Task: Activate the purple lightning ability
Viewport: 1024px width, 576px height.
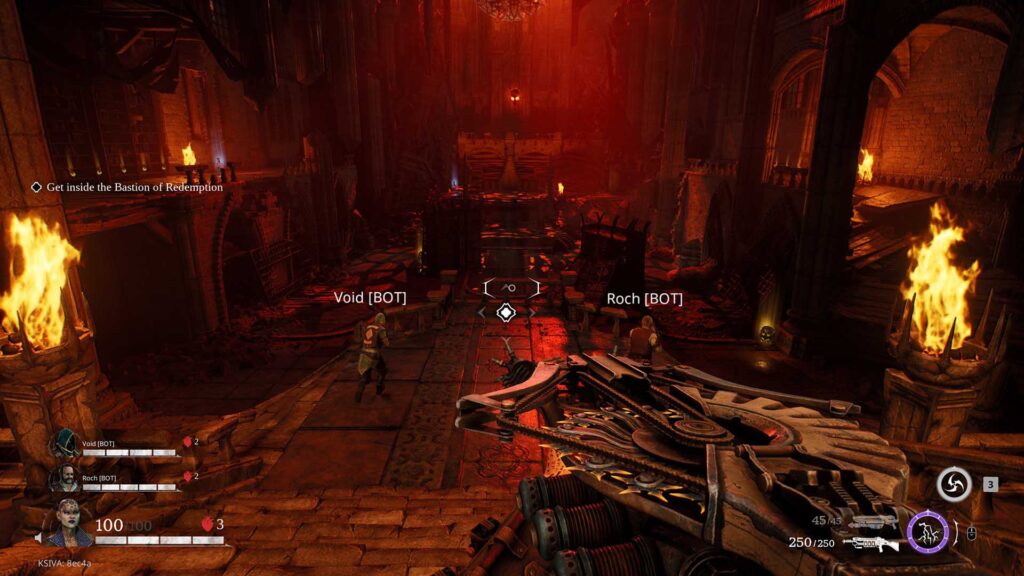Action: click(928, 531)
